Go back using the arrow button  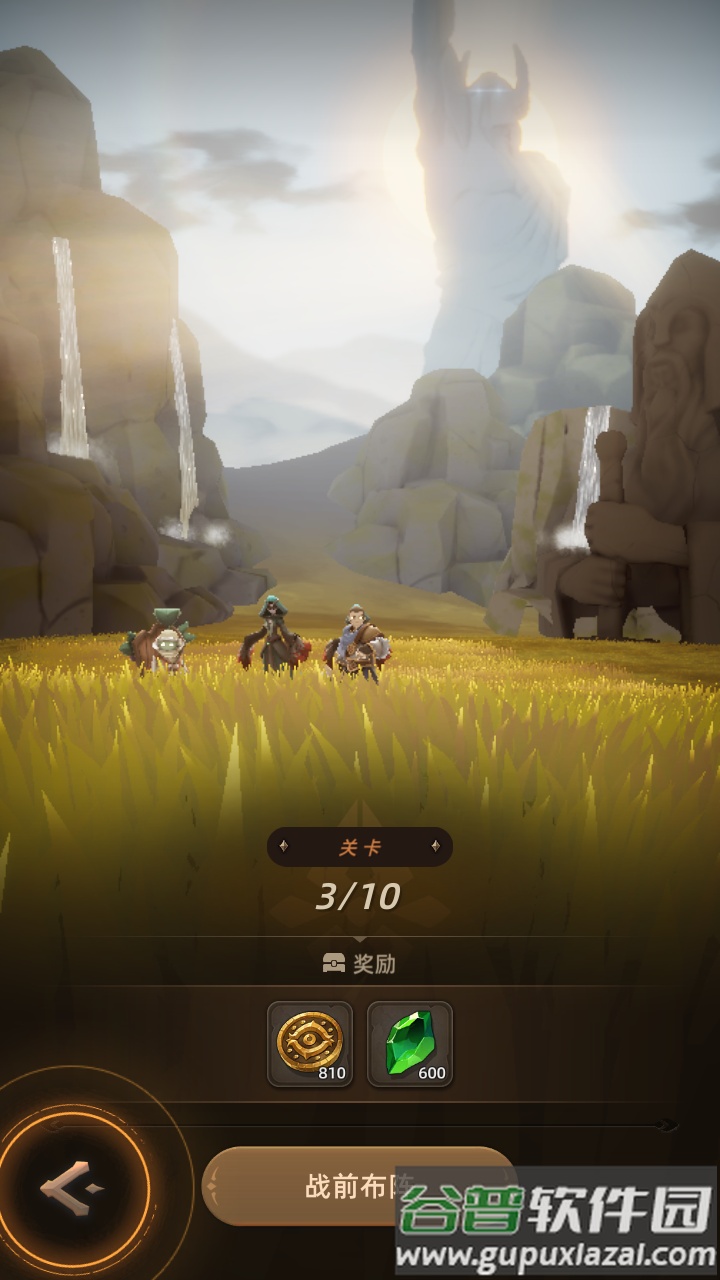click(x=72, y=1188)
